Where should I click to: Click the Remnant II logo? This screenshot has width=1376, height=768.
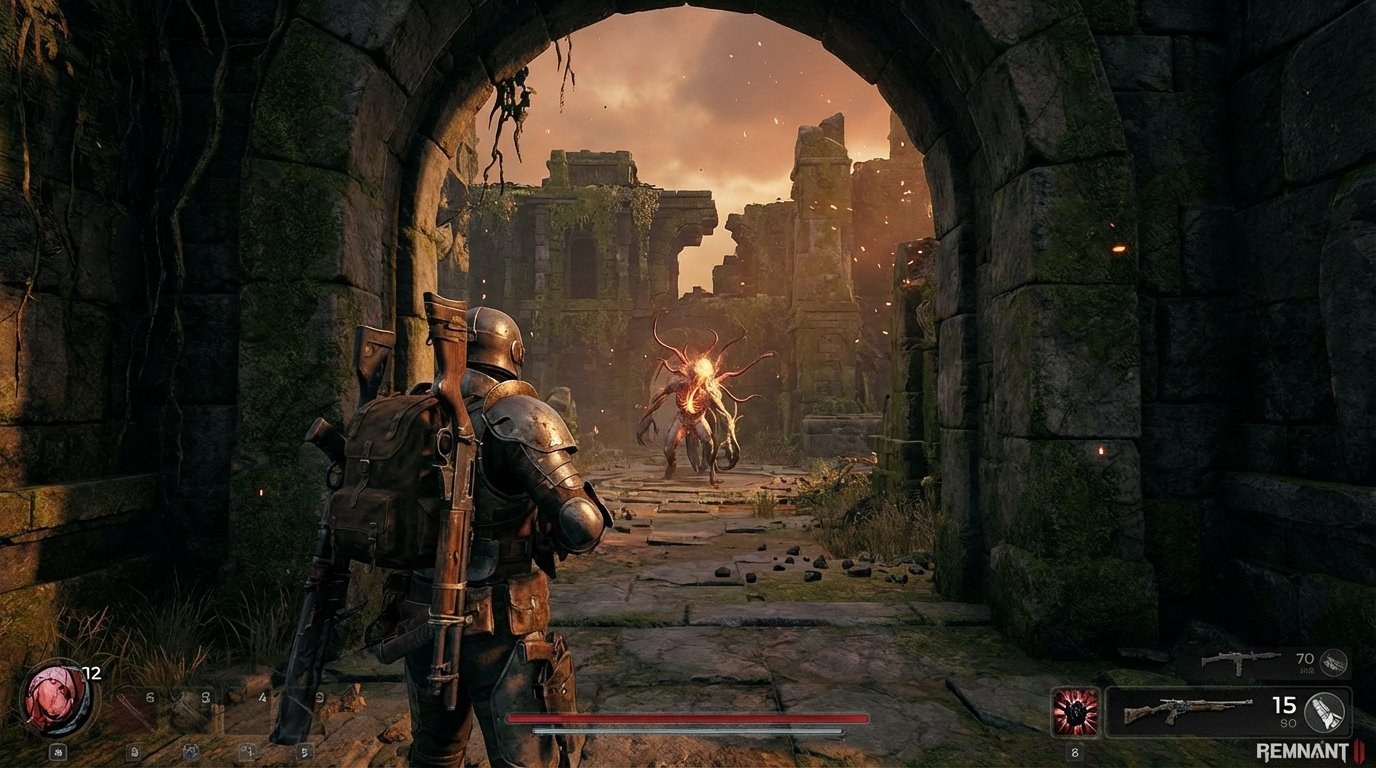1306,750
